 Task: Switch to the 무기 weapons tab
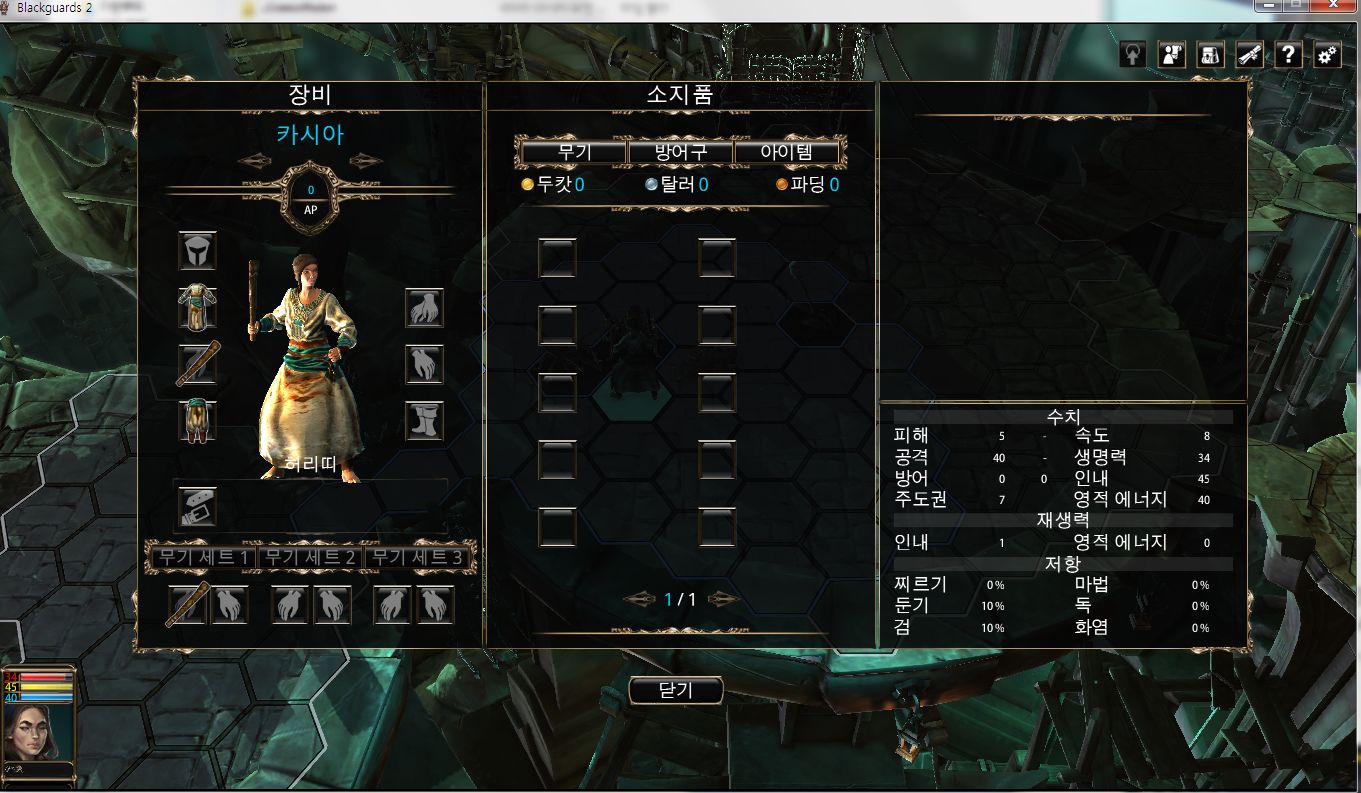[575, 153]
